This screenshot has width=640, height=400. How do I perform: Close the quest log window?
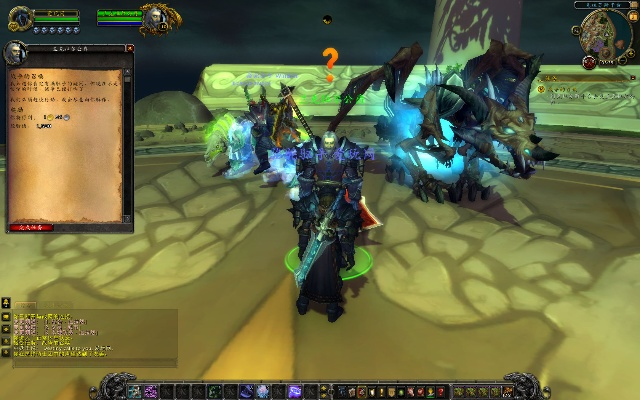coord(129,48)
